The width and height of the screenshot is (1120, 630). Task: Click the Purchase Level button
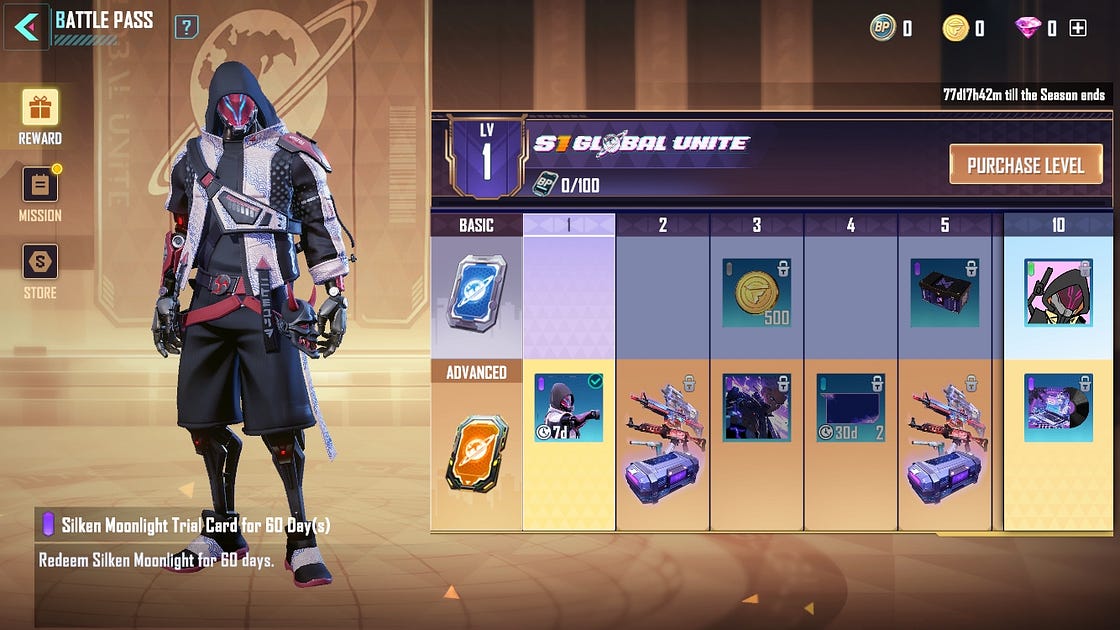click(1025, 165)
